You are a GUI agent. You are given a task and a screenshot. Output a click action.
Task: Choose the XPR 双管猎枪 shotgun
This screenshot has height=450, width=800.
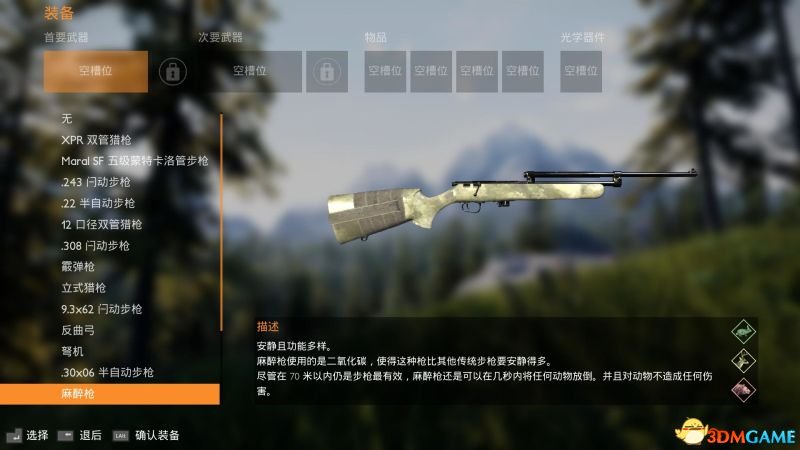[103, 140]
